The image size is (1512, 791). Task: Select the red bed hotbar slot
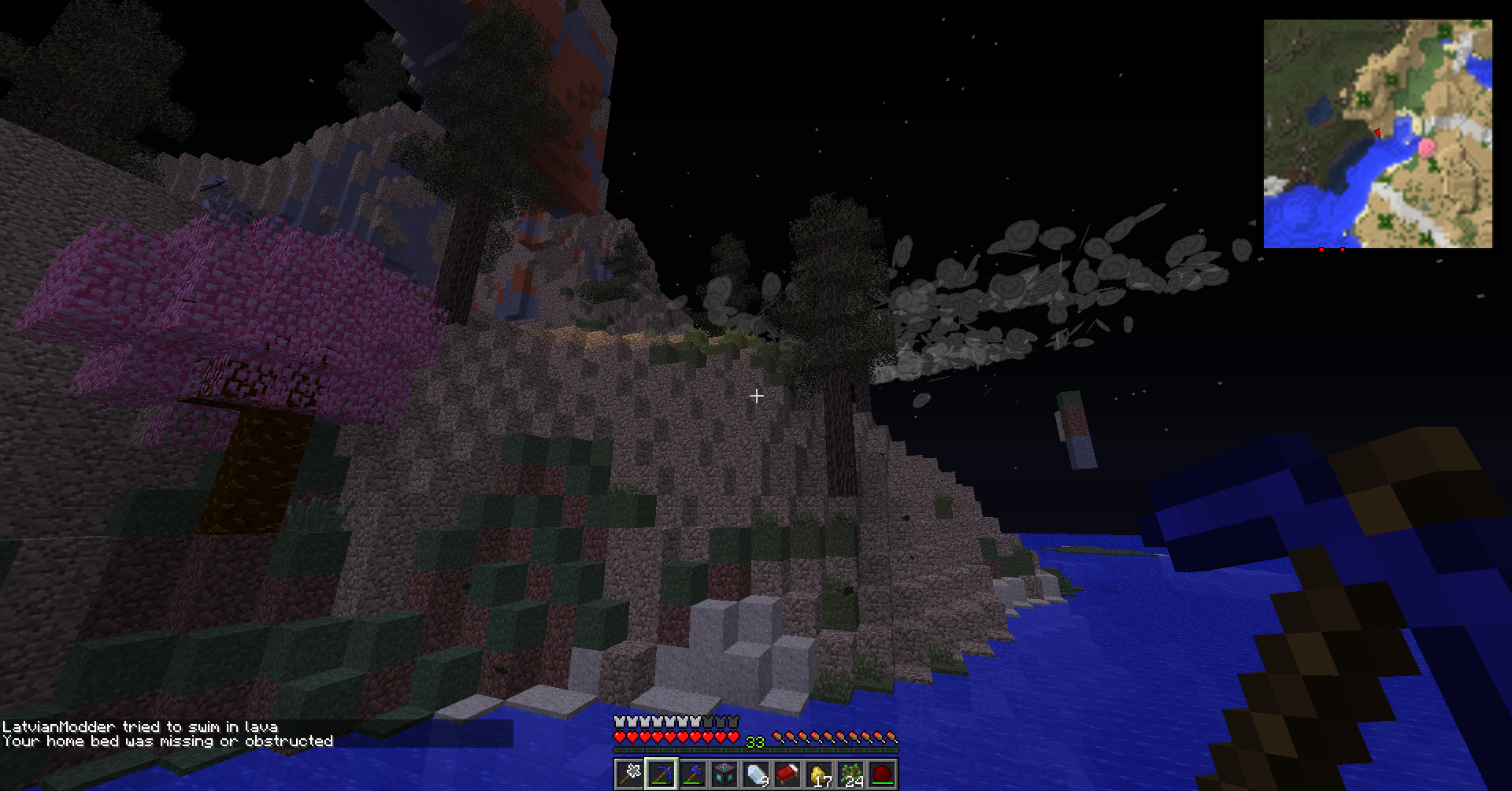787,774
